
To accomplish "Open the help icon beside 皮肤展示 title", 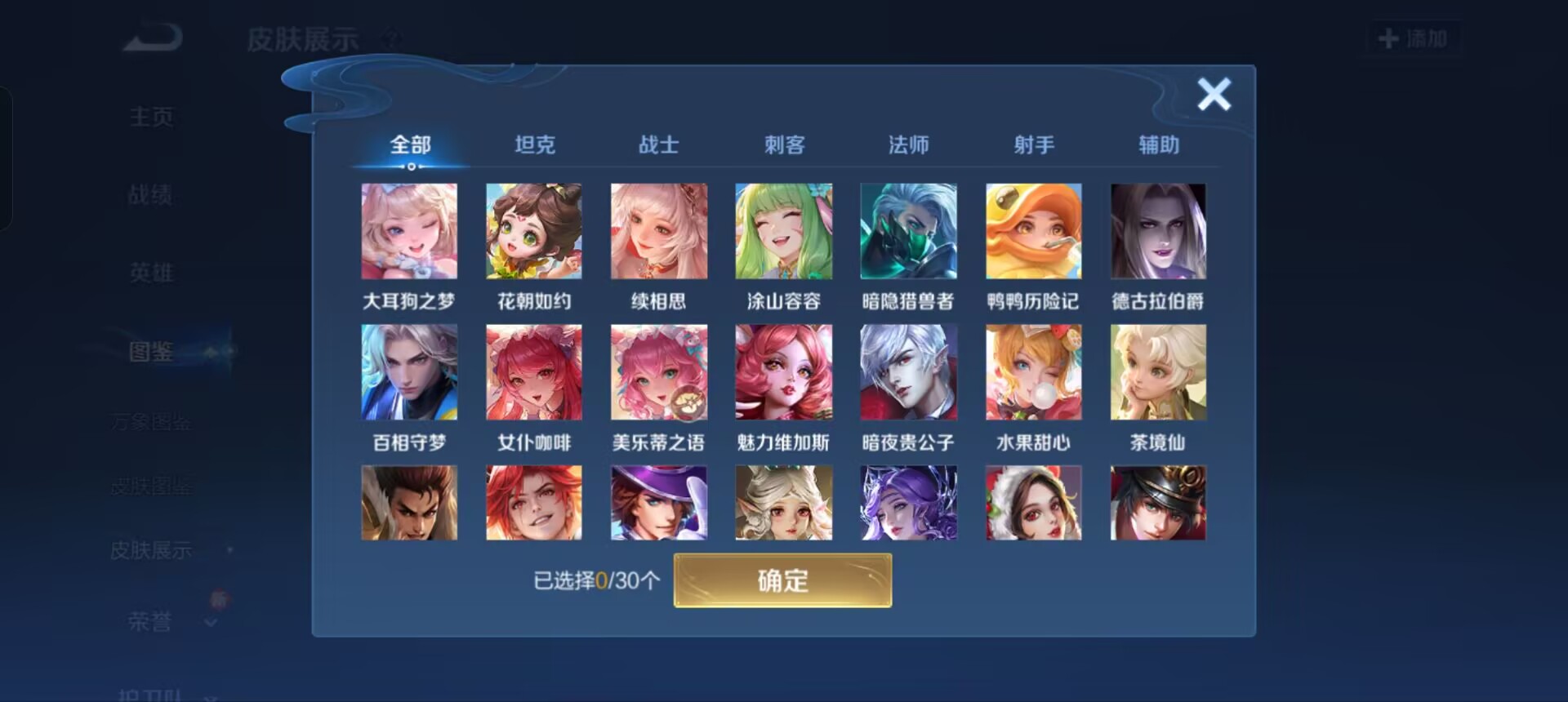I will 390,37.
